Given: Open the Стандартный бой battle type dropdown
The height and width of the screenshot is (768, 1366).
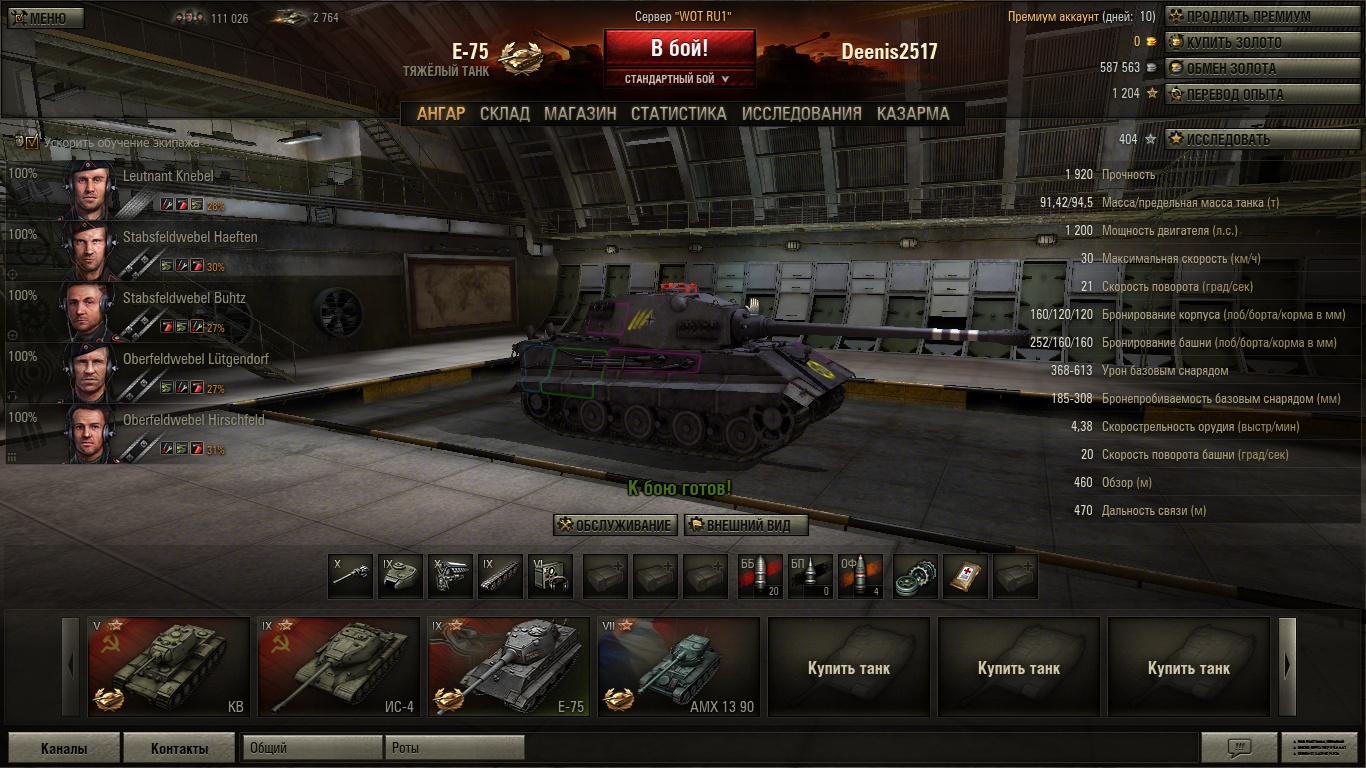Looking at the screenshot, I should [679, 79].
